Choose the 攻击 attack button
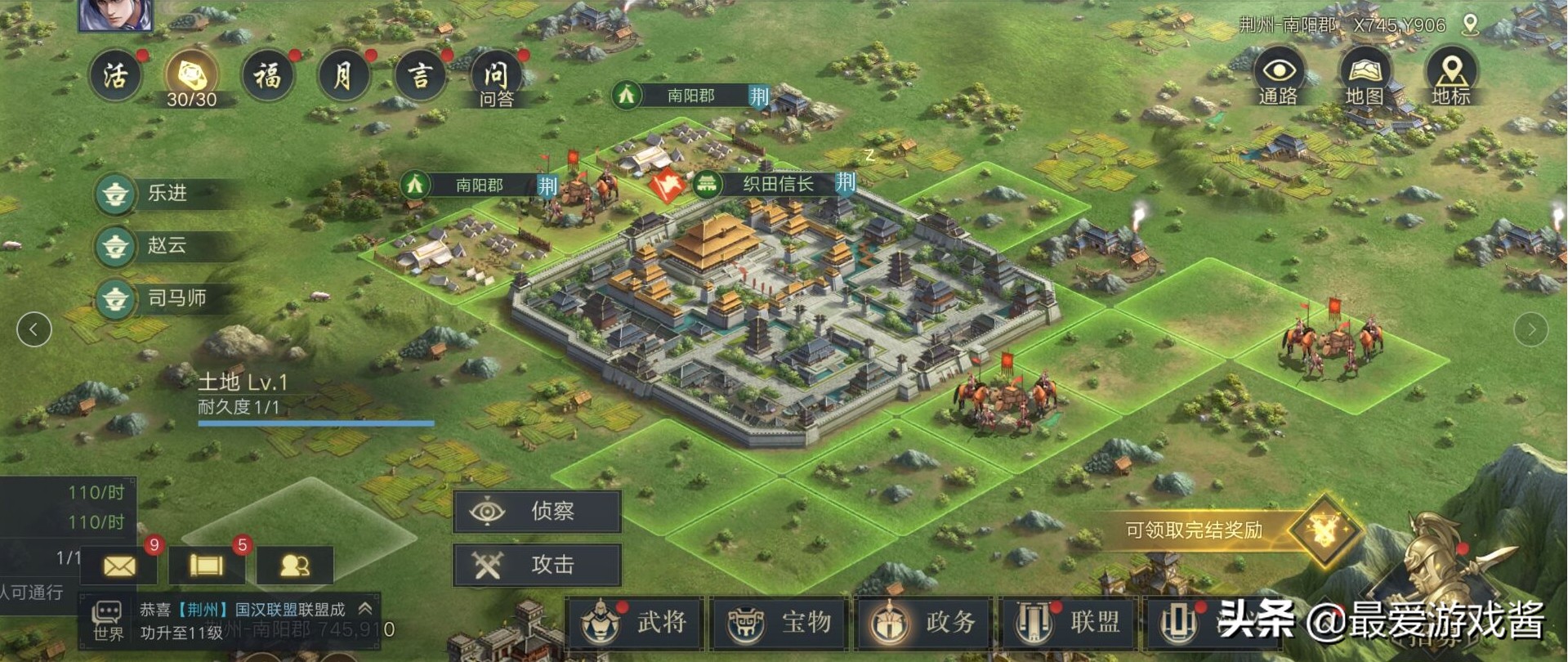Viewport: 1568px width, 662px height. click(537, 565)
